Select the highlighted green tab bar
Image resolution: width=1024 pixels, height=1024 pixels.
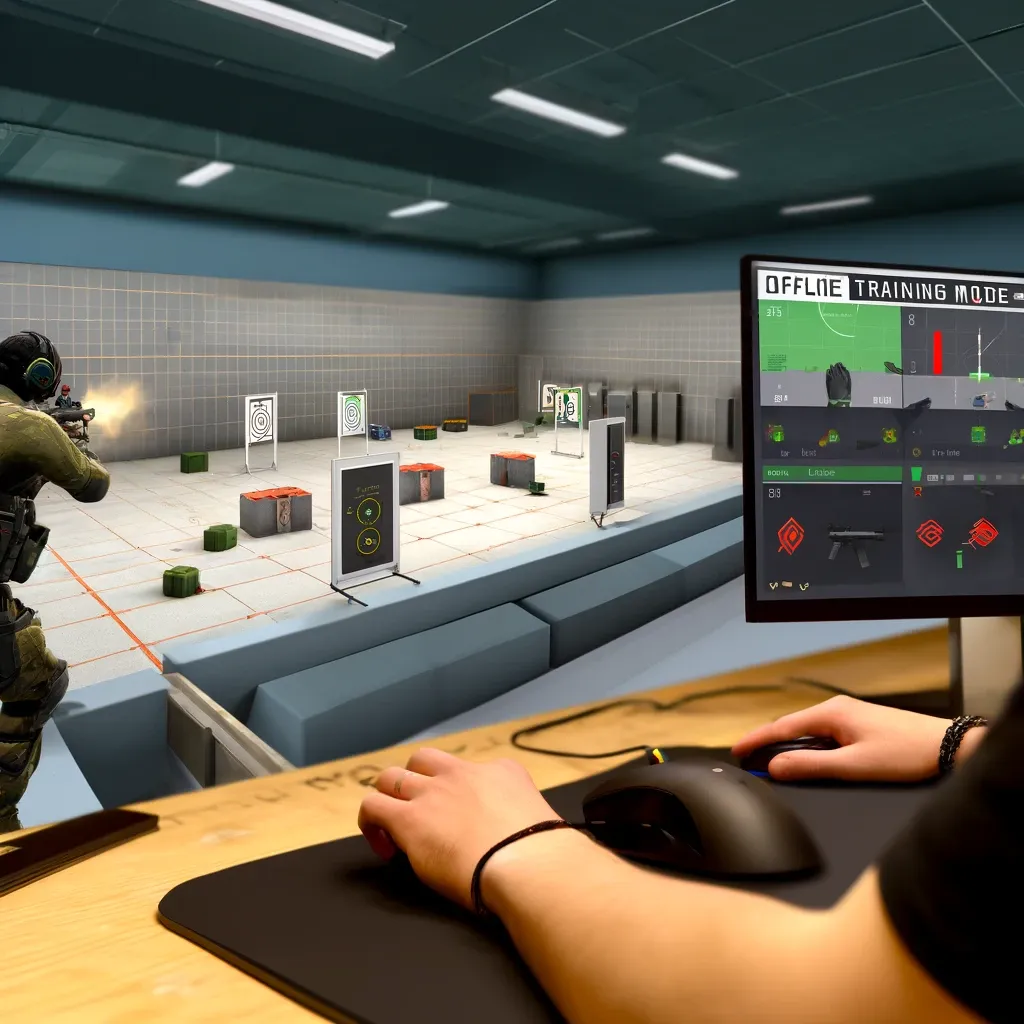coord(831,472)
